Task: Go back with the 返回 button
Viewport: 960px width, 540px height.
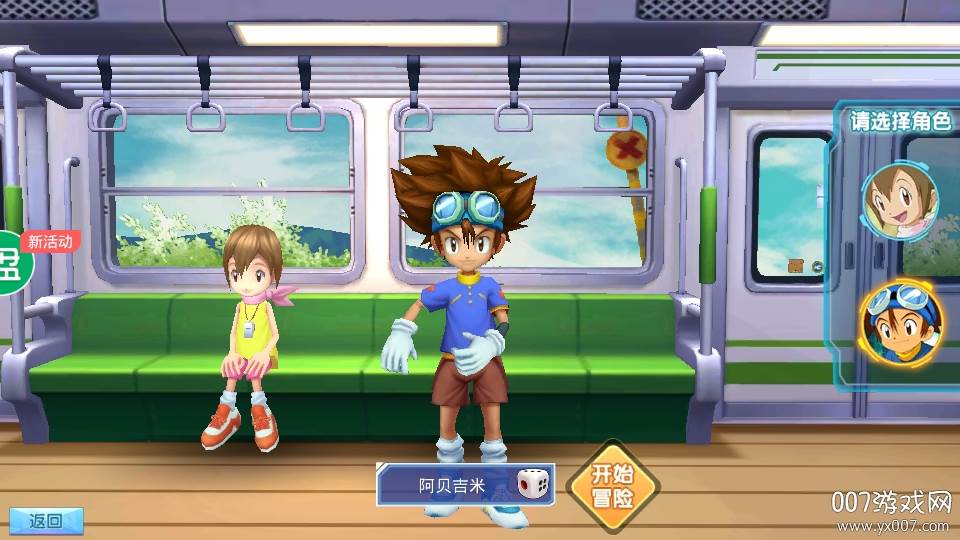Action: pos(44,520)
